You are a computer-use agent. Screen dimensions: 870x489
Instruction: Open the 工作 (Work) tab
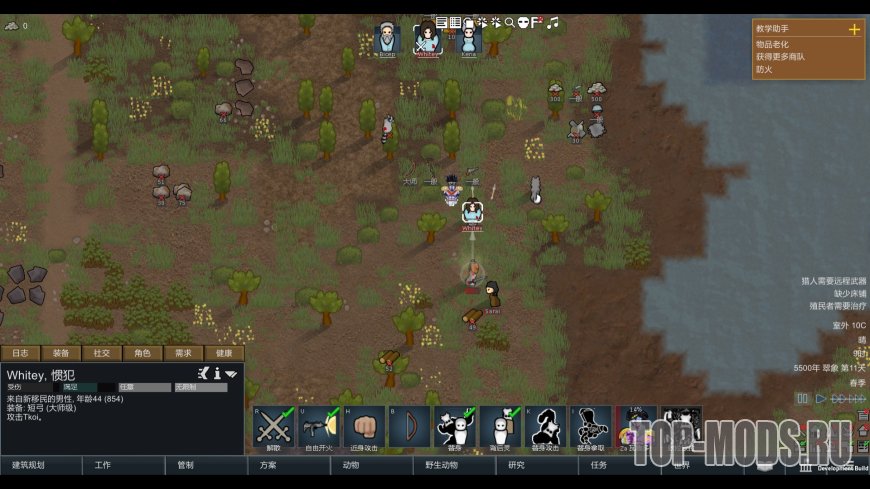pyautogui.click(x=103, y=465)
